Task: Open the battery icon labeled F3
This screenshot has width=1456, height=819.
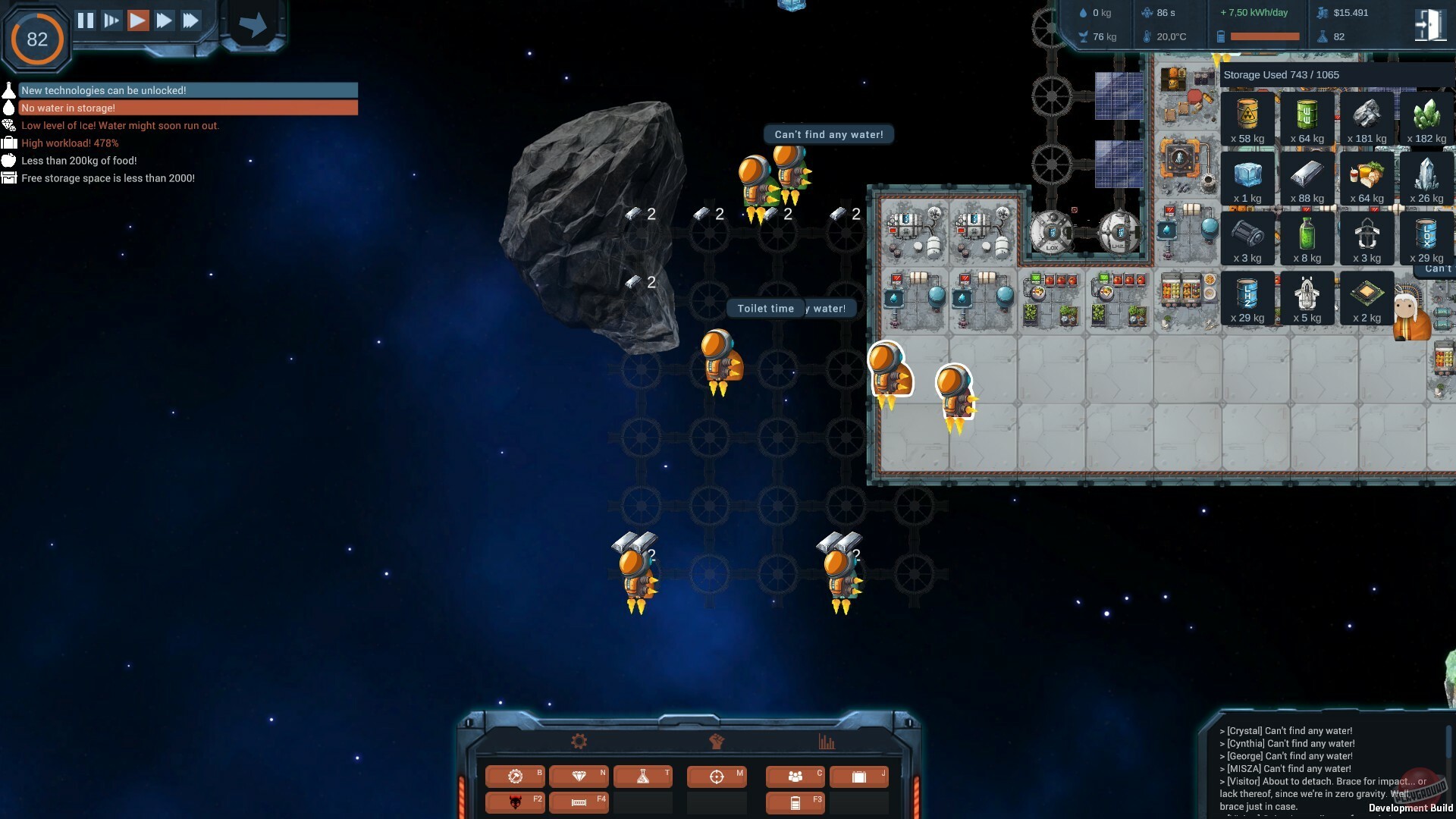Action: (x=795, y=802)
